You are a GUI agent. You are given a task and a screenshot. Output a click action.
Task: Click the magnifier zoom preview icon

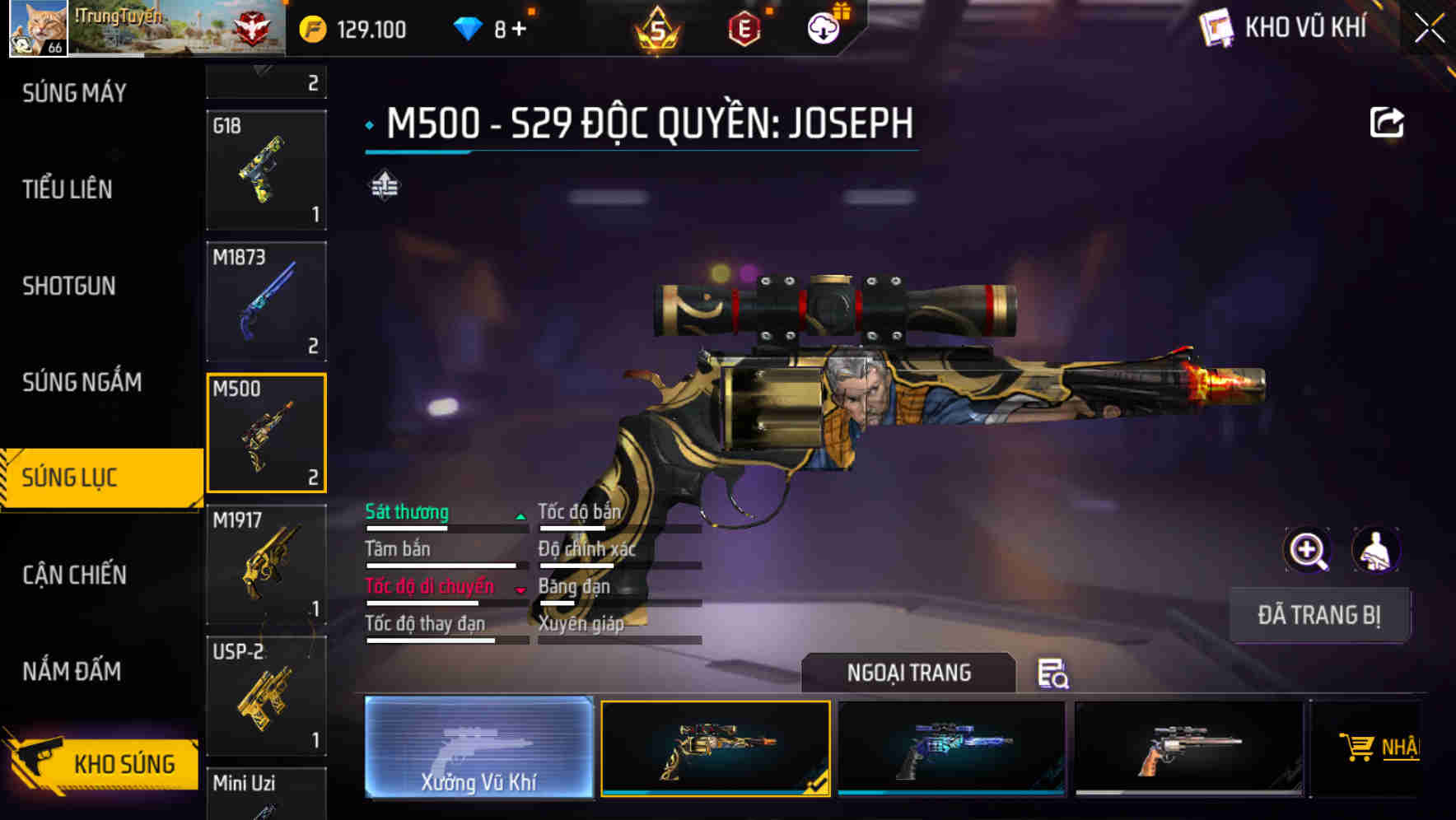pyautogui.click(x=1305, y=550)
